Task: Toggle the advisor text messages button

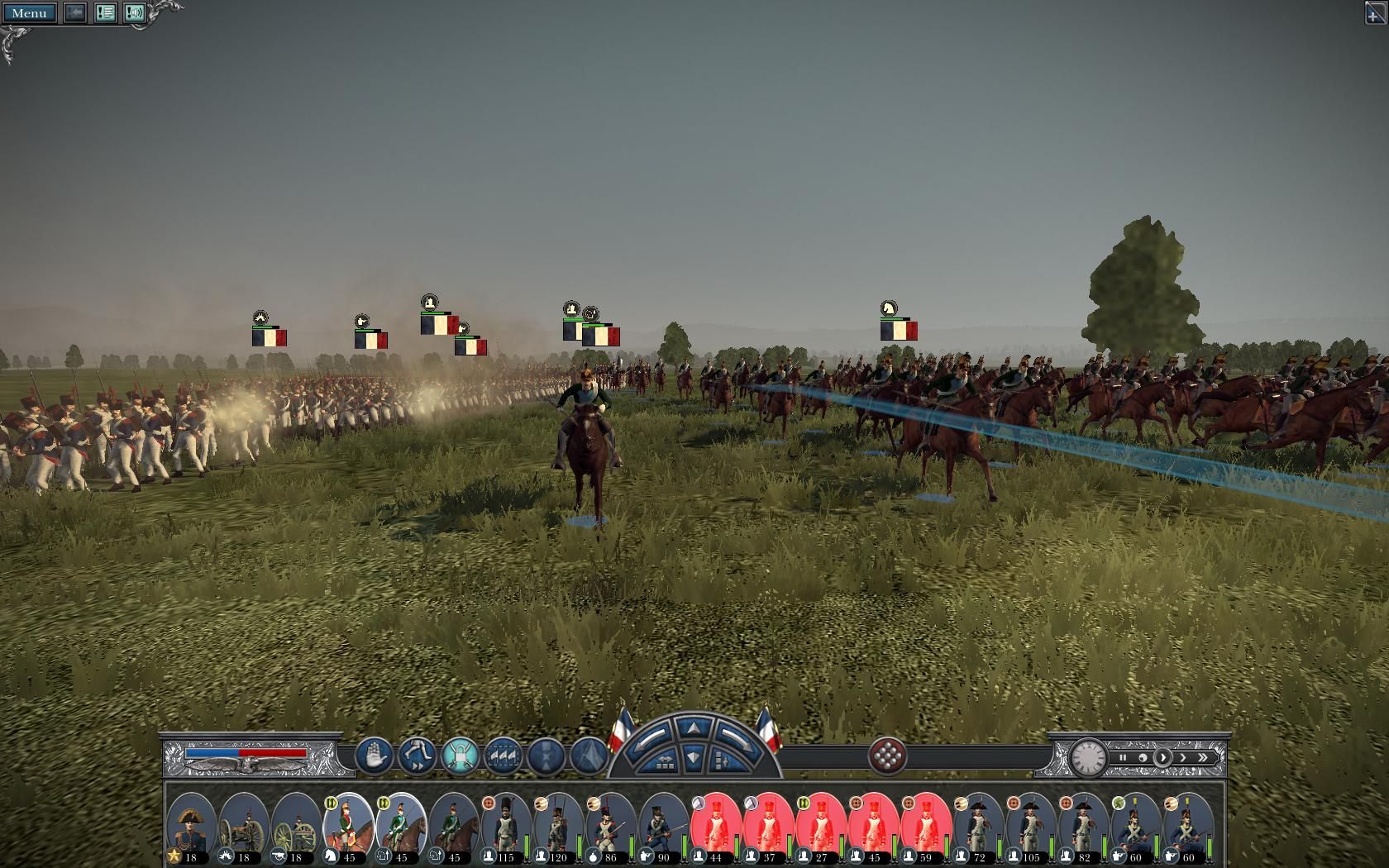Action: (105, 13)
